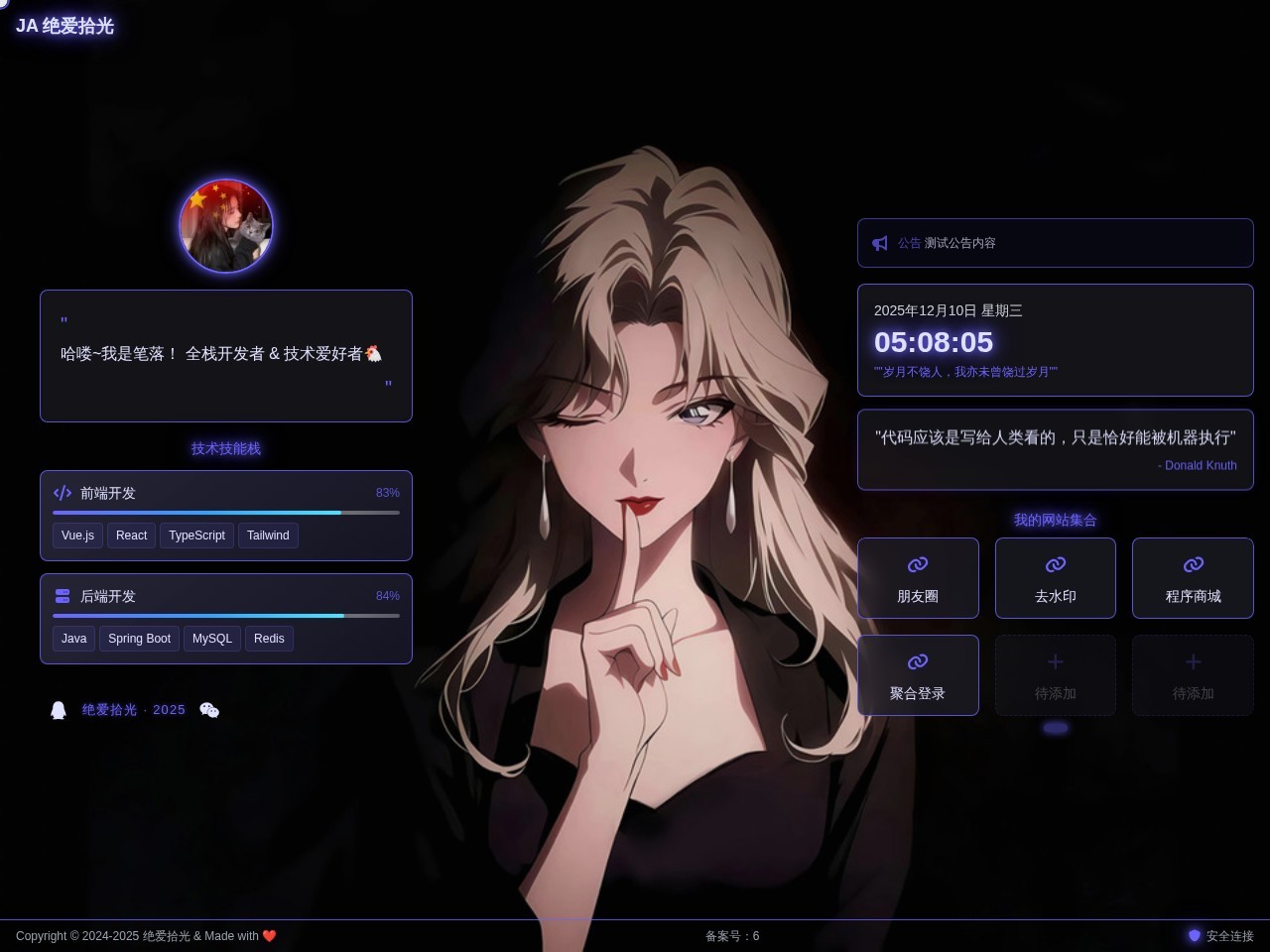Open the 聚合登录 site link
Viewport: 1270px width, 952px height.
pos(918,675)
